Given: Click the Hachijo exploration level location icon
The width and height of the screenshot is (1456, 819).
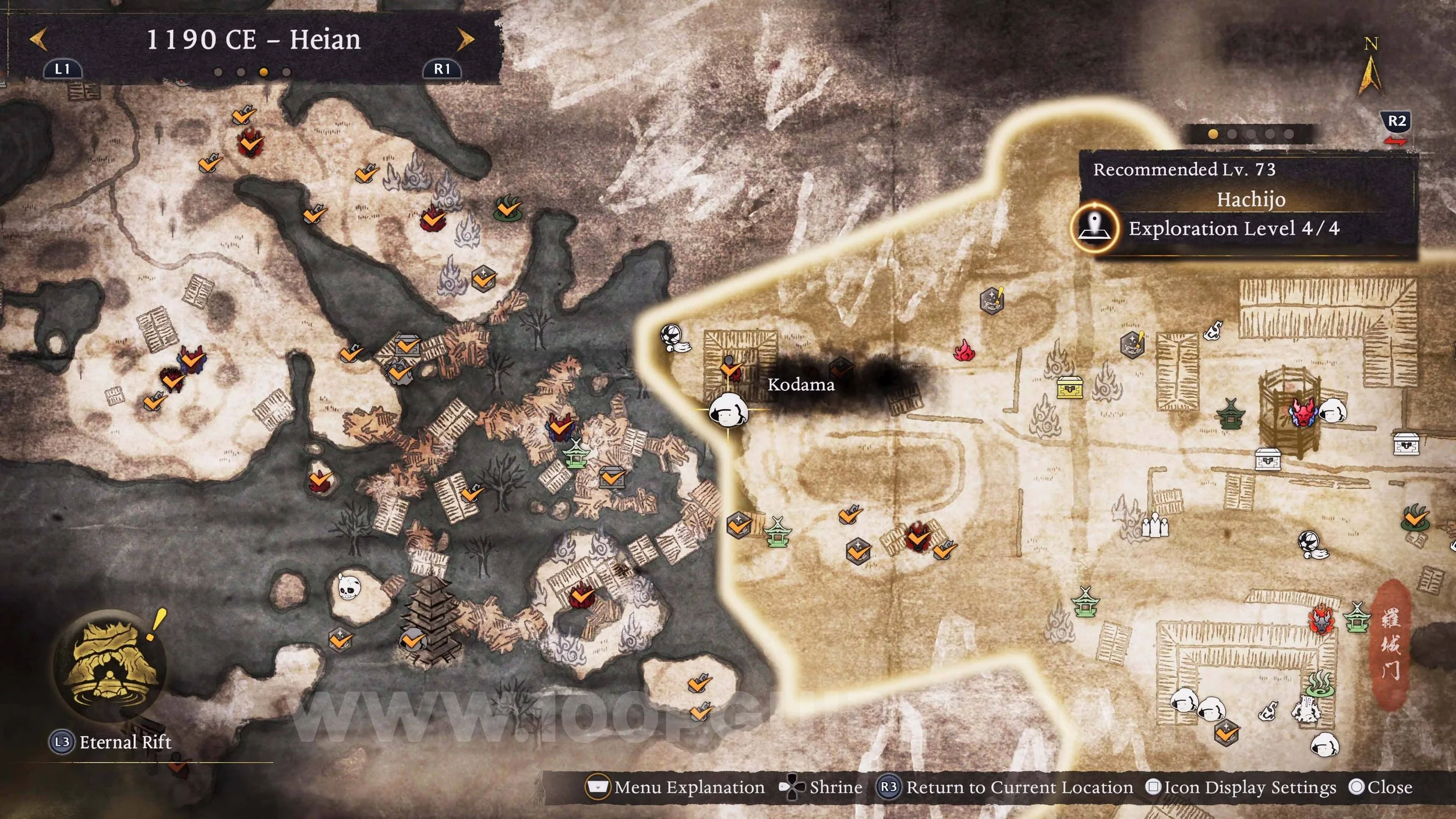Looking at the screenshot, I should (x=1095, y=228).
